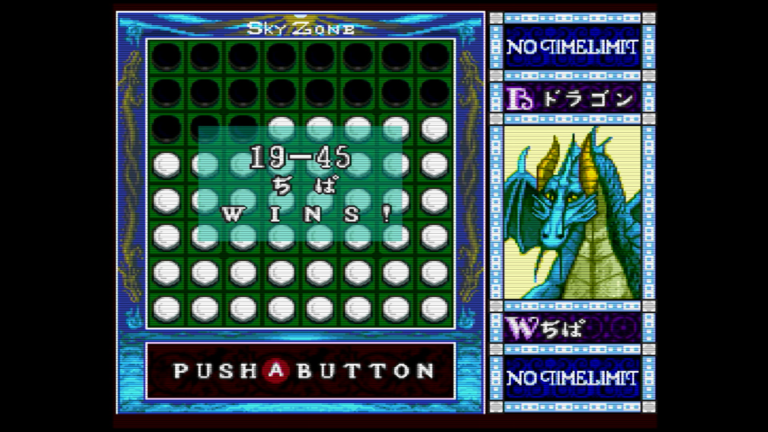Click the black player ドラゴン name panel

(x=572, y=99)
